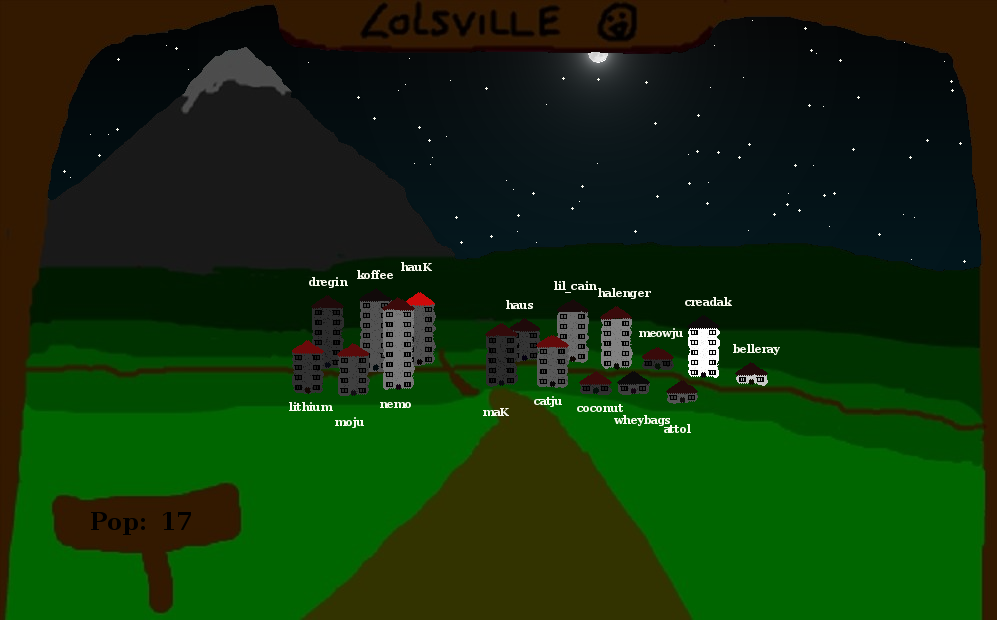The width and height of the screenshot is (997, 620).
Task: Select the moju name label
Action: coord(349,422)
